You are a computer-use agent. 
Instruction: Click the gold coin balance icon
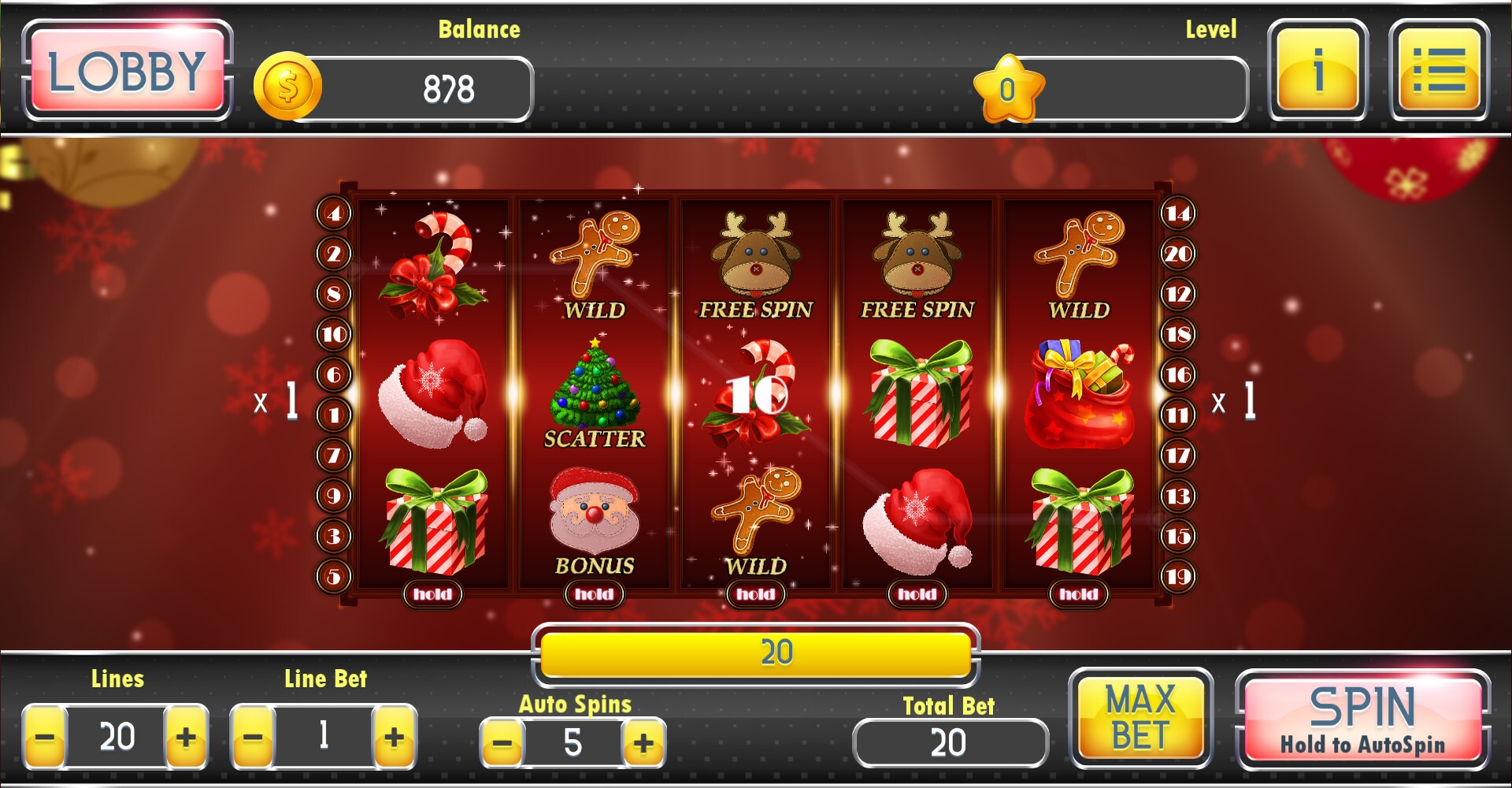point(289,87)
